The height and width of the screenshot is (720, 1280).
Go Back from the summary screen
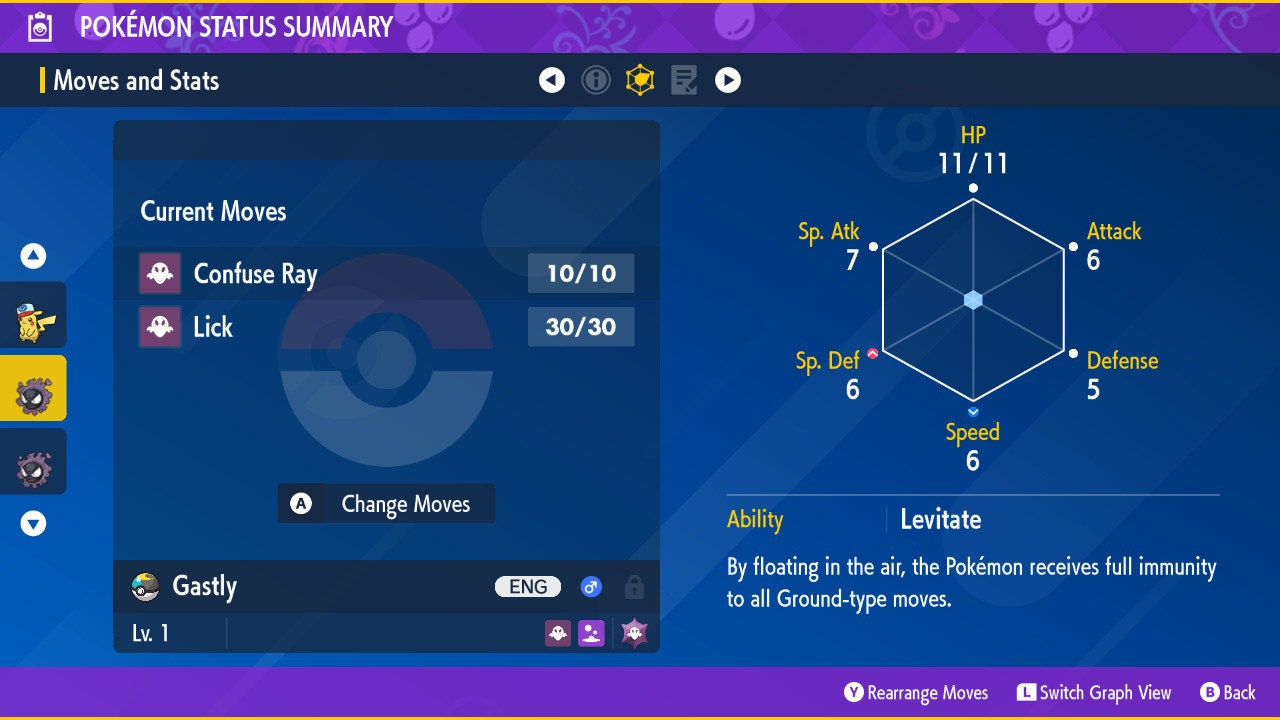click(1228, 692)
